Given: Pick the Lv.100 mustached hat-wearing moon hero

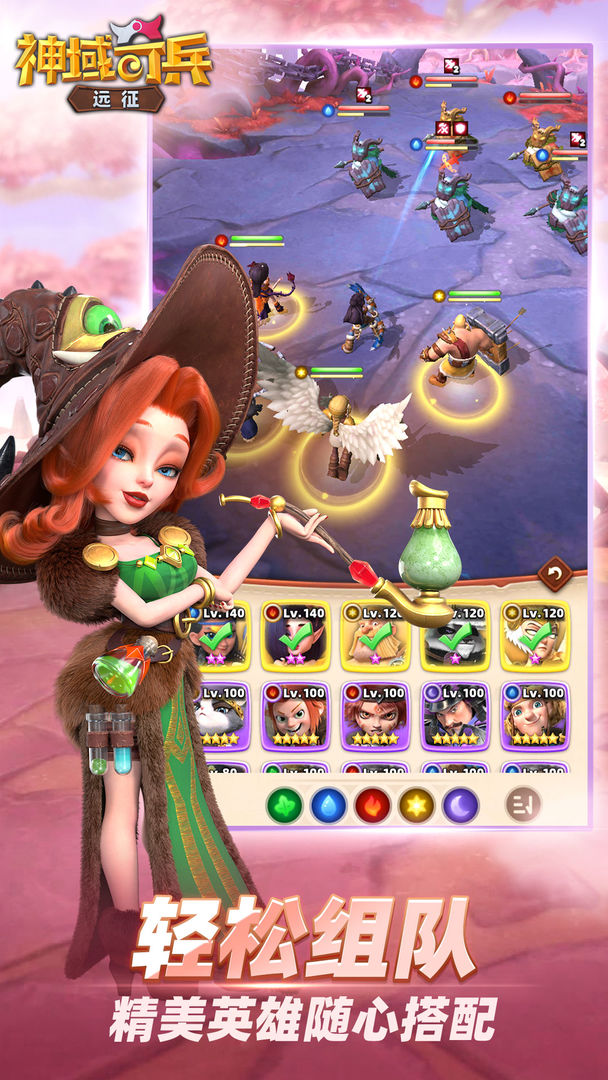Looking at the screenshot, I should tap(455, 716).
